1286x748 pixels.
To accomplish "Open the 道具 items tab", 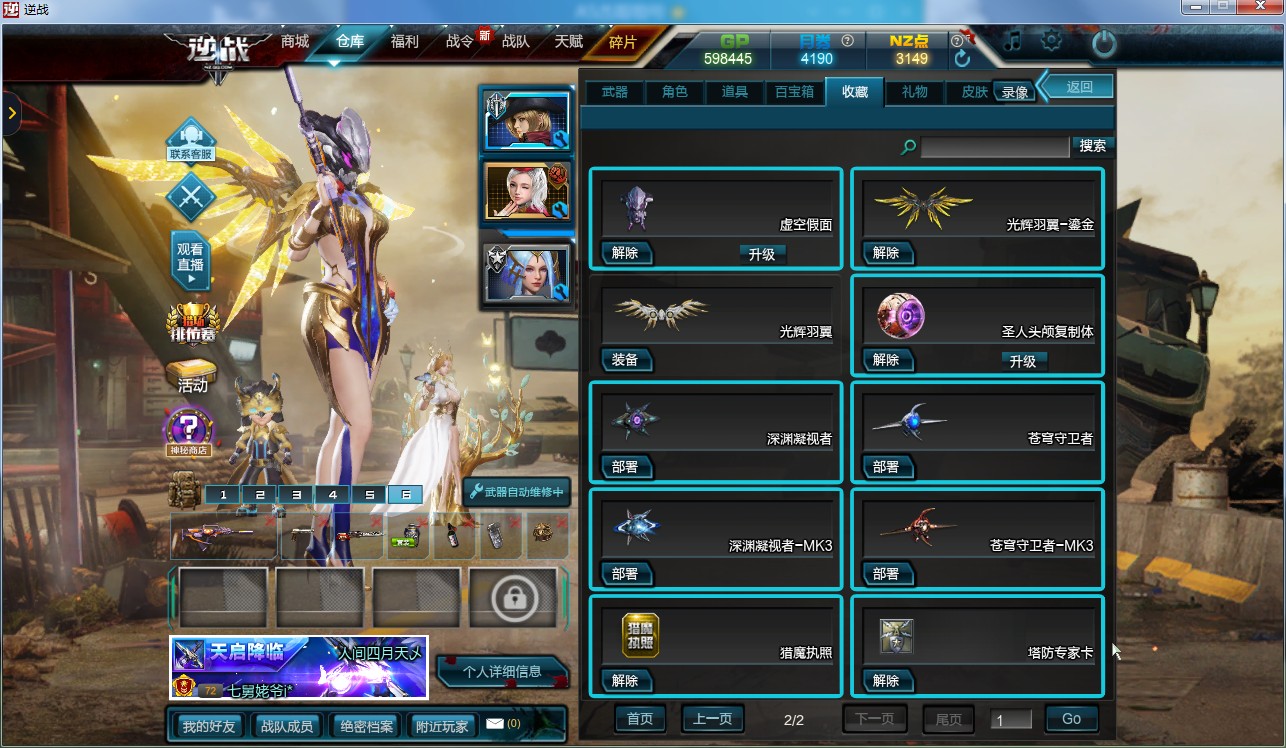I will tap(735, 92).
